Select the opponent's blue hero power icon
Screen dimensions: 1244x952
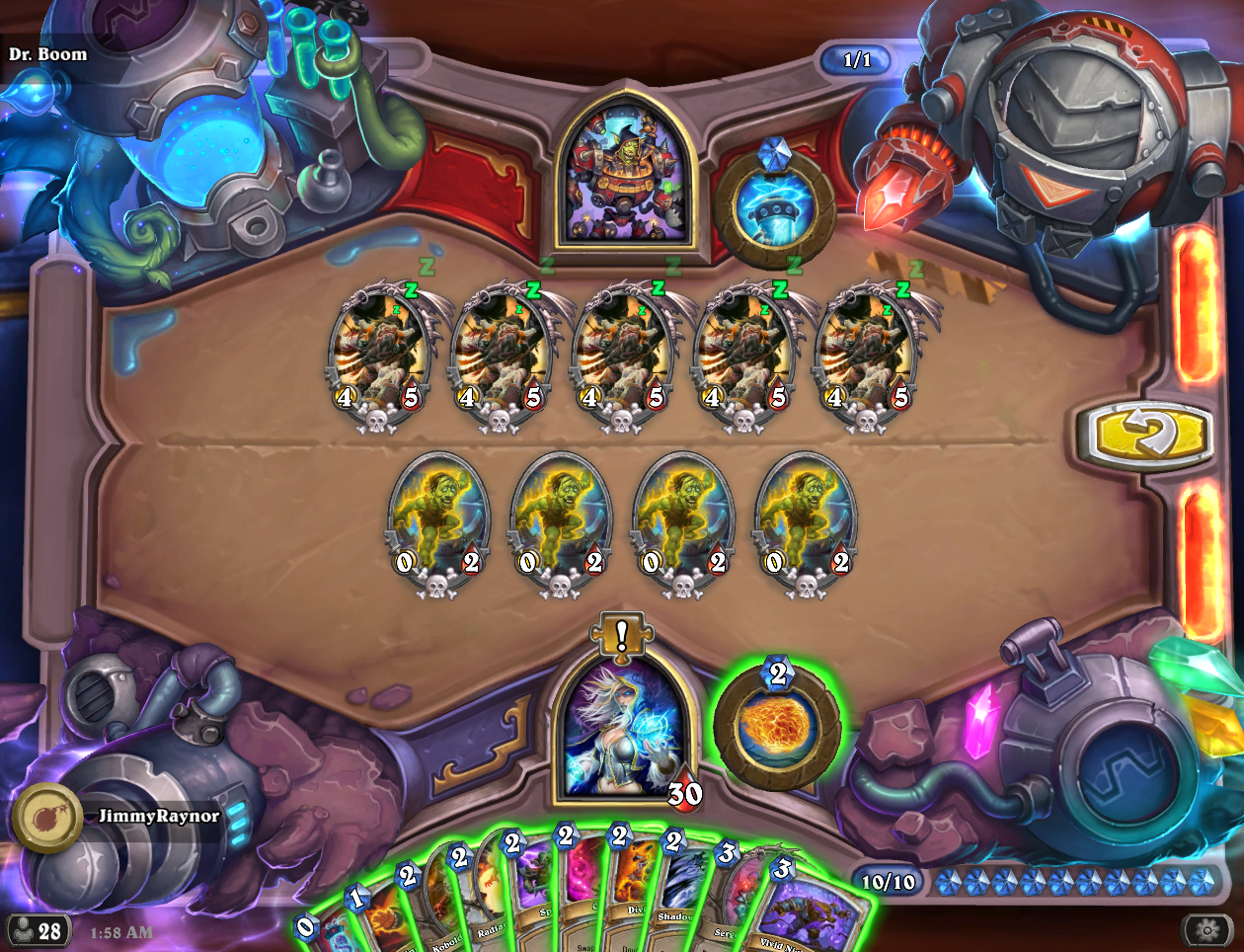(775, 210)
